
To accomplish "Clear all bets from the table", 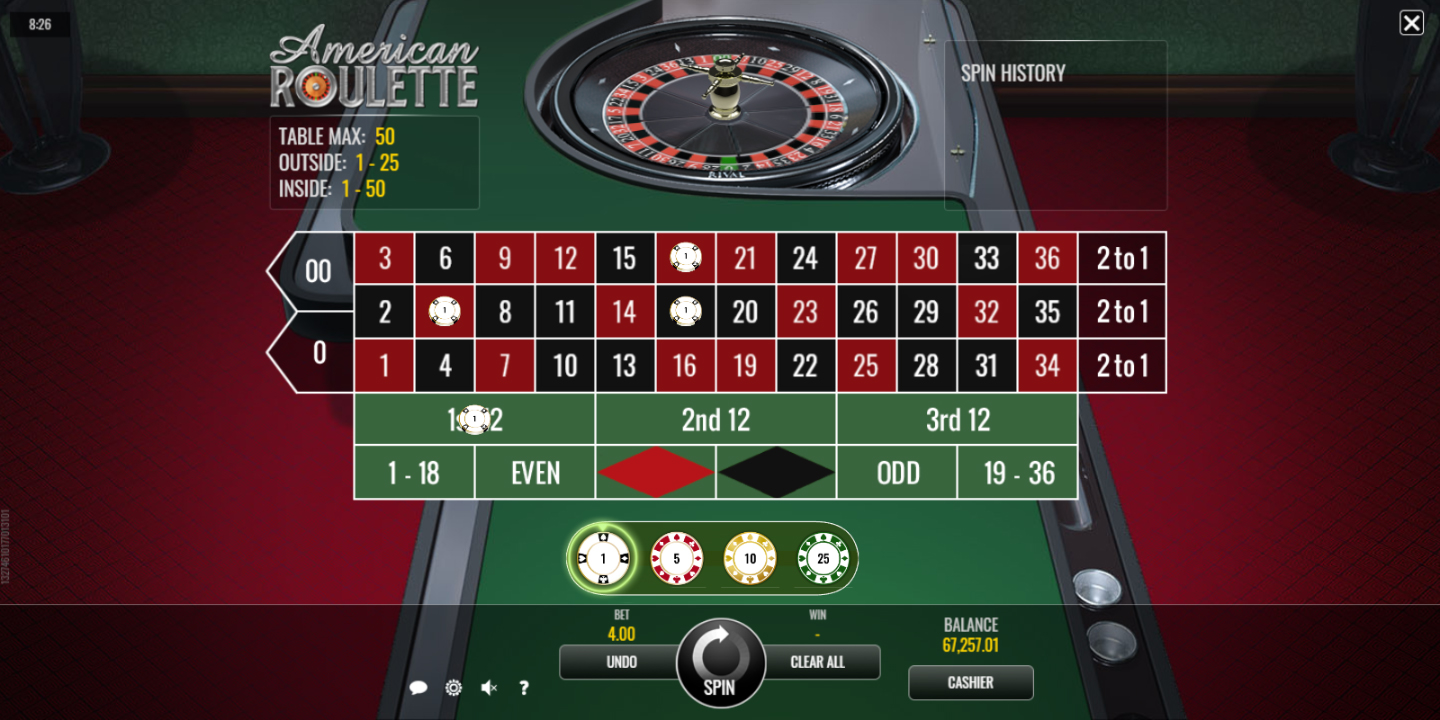I will 818,662.
